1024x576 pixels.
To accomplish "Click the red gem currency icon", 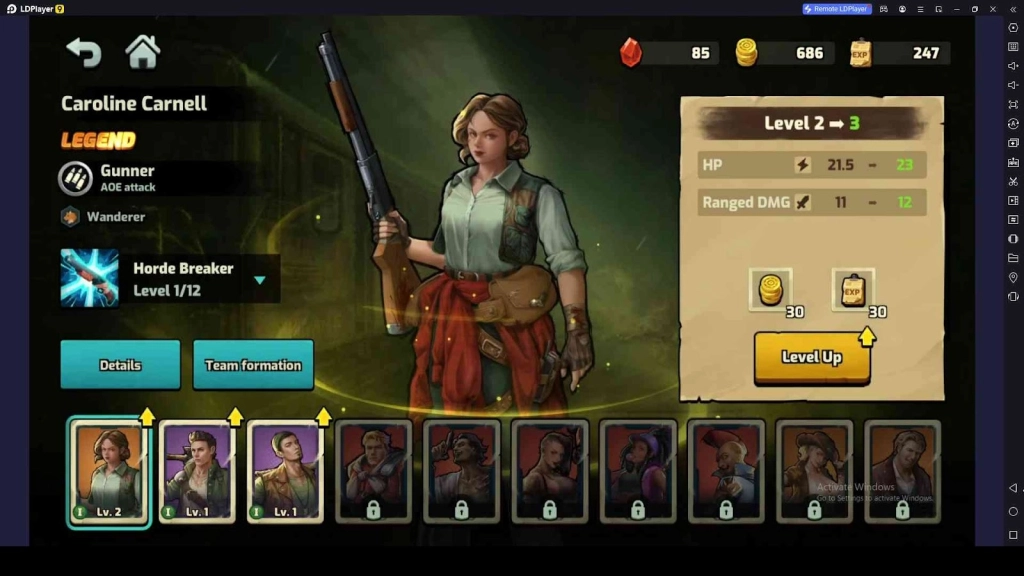I will (x=631, y=52).
